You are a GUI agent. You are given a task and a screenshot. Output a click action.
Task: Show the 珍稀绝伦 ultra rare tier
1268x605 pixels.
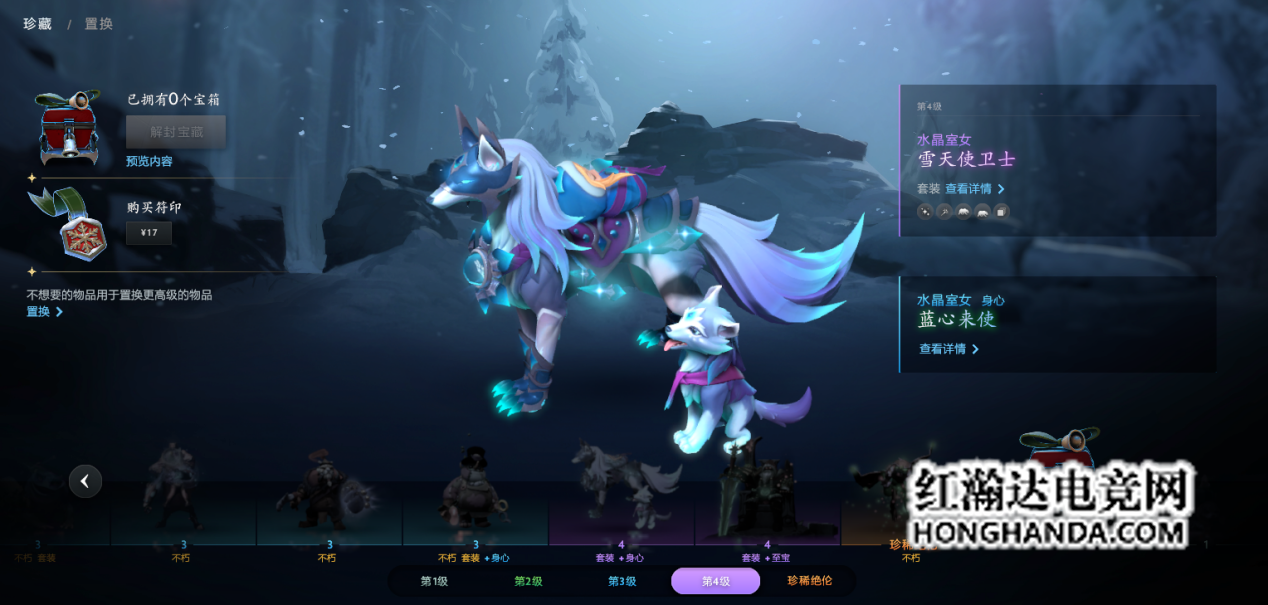click(x=810, y=581)
